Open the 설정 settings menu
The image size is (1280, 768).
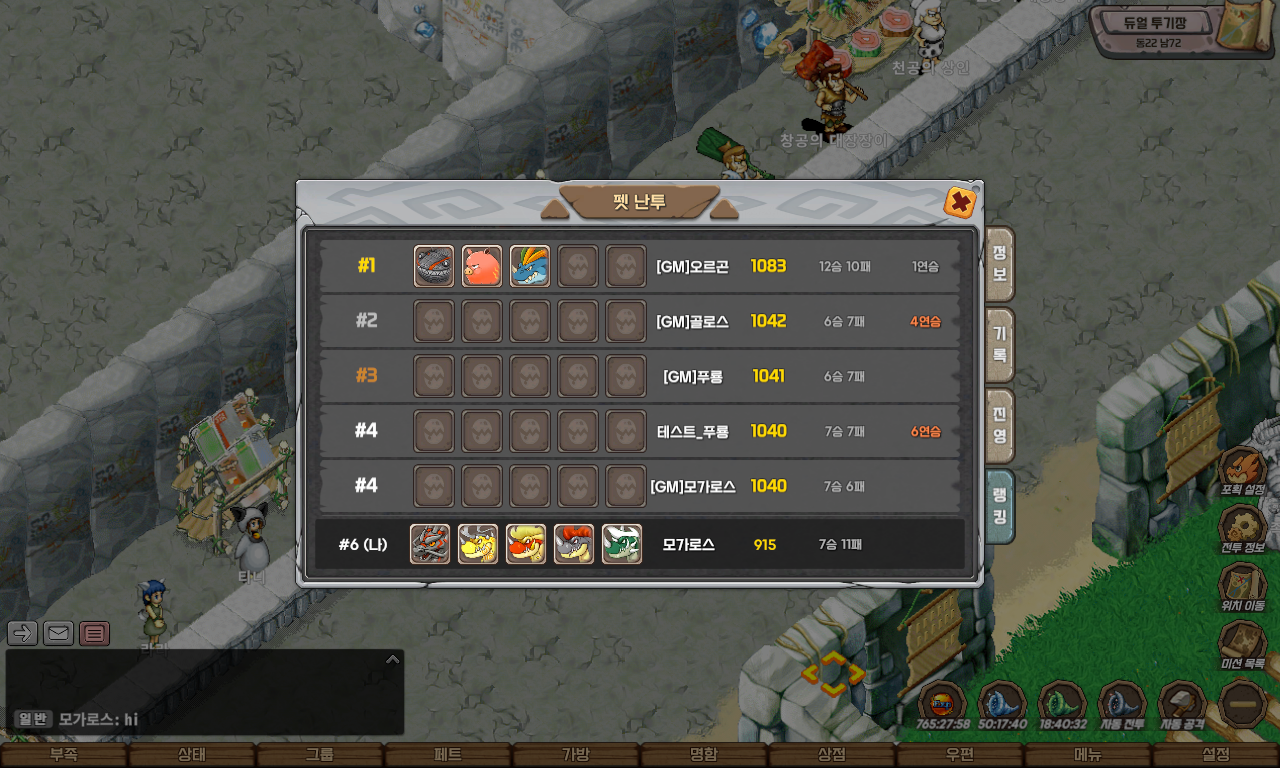[x=1216, y=755]
